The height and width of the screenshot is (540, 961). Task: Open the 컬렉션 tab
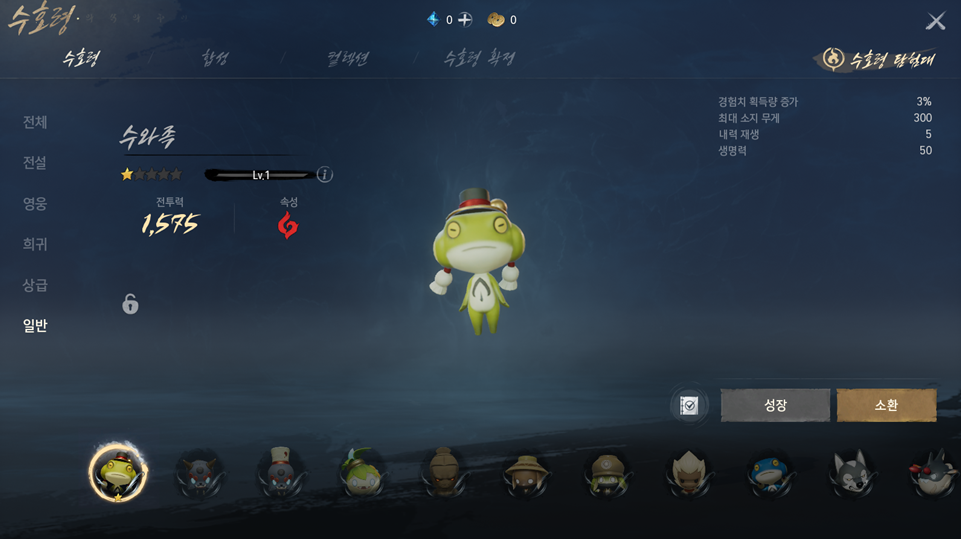(x=348, y=58)
